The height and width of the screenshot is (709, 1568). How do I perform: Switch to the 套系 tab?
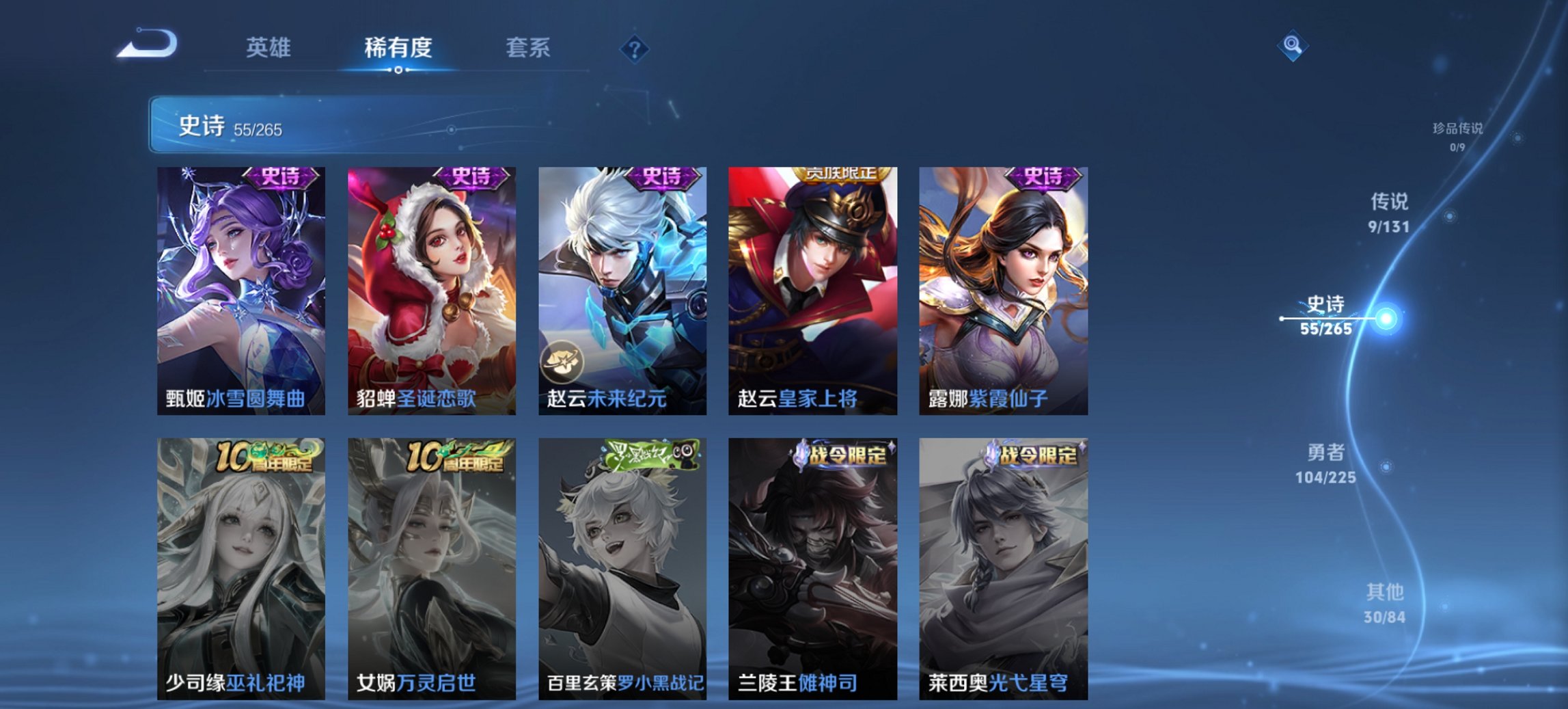[x=528, y=46]
